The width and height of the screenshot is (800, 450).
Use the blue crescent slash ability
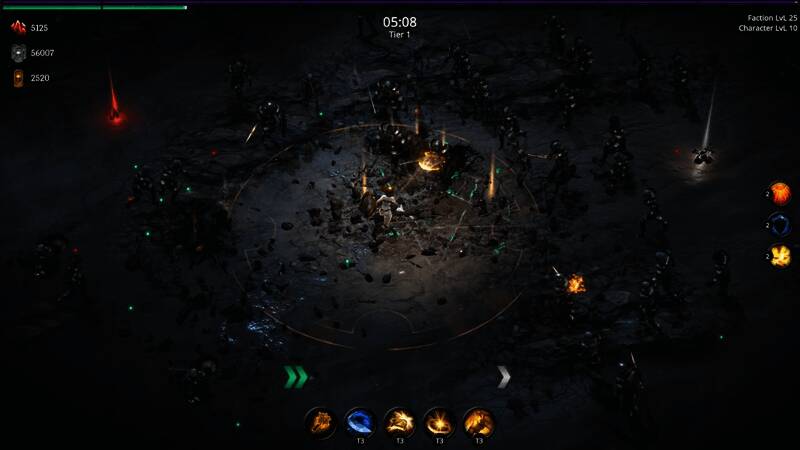tap(359, 422)
